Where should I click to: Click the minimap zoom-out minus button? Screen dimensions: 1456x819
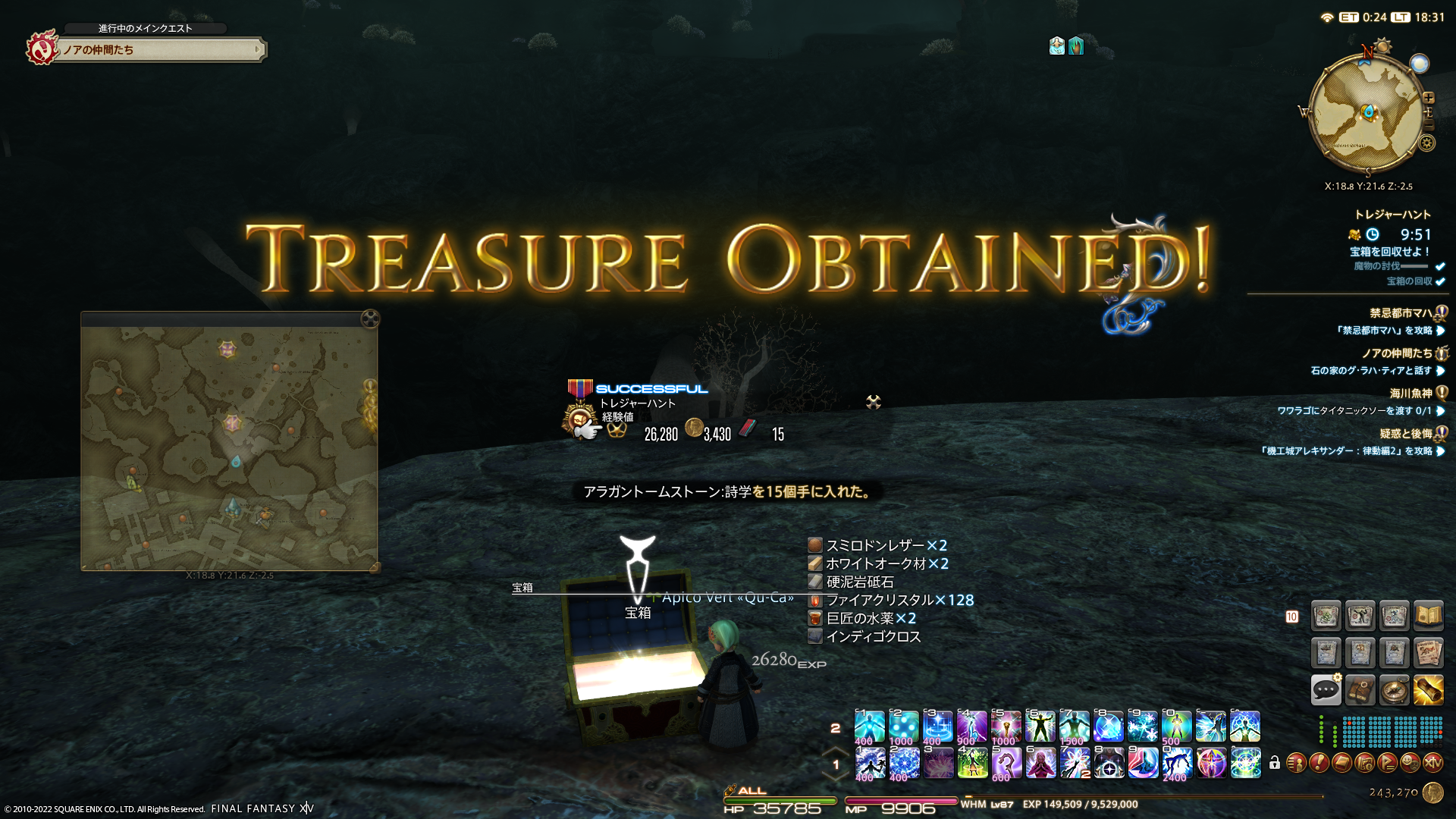1429,125
